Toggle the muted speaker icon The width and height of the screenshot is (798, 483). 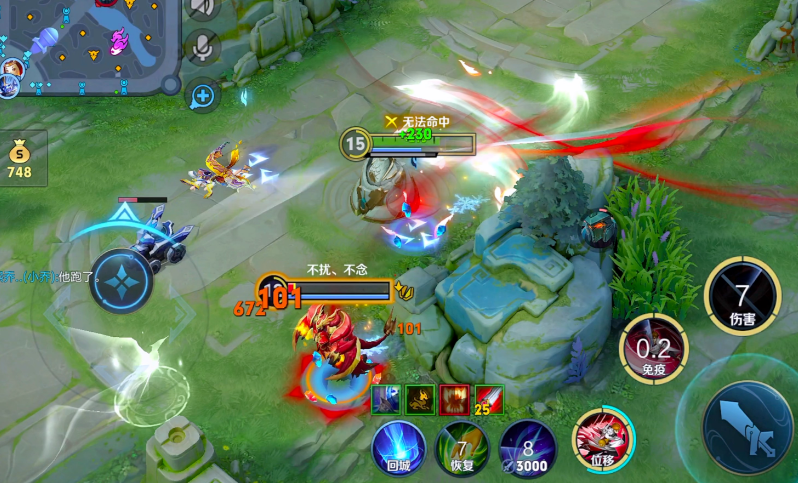click(x=203, y=8)
